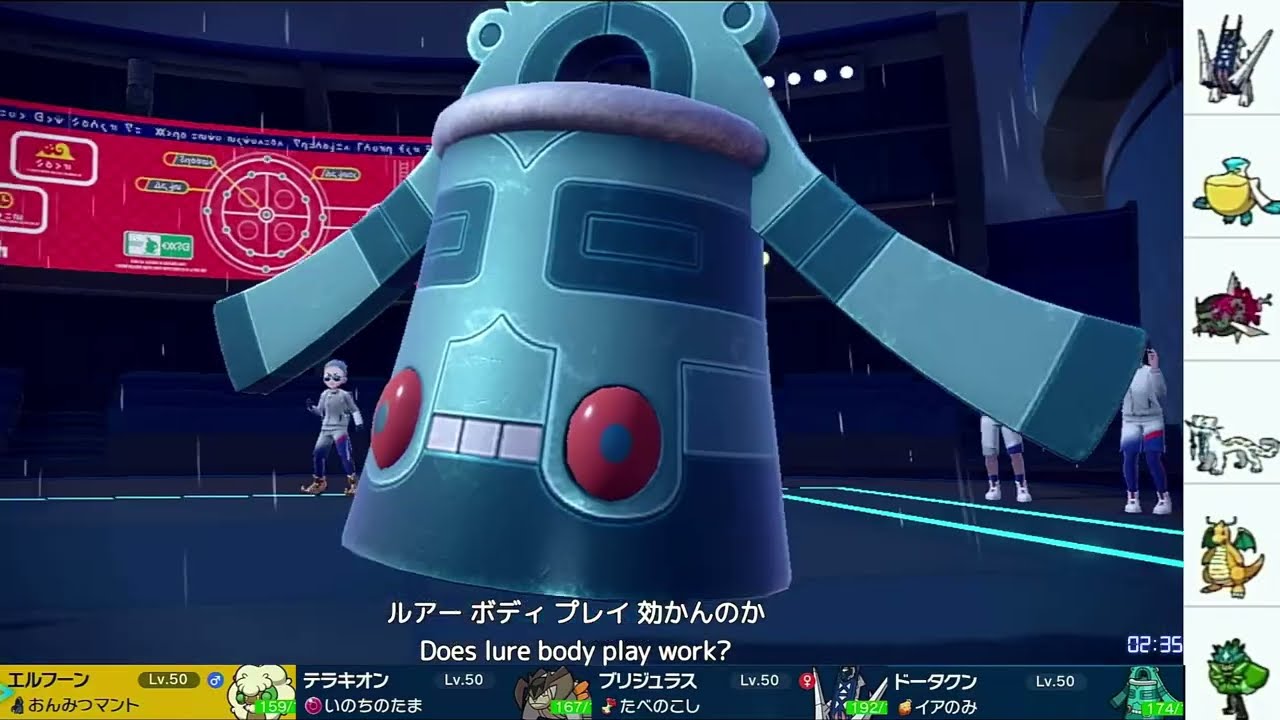
Task: Select the green Pokémon thumbnail at sidebar bottom
Action: click(1232, 670)
